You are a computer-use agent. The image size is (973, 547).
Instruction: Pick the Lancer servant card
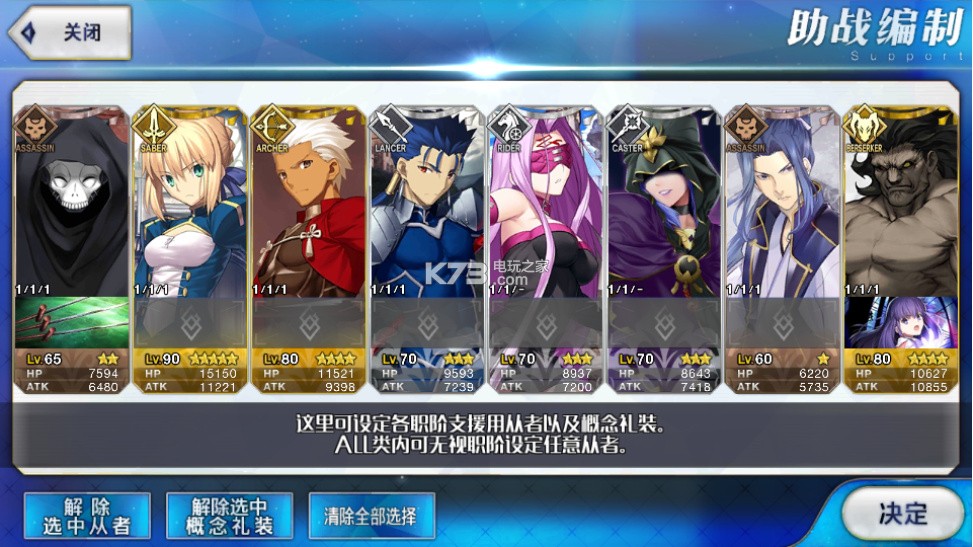coord(427,210)
